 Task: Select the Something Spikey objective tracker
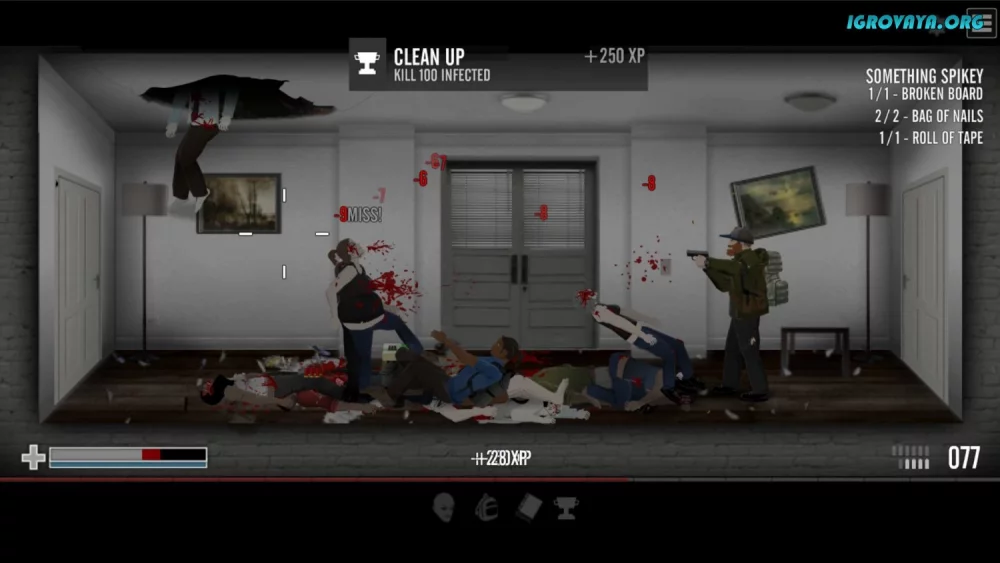pos(924,77)
